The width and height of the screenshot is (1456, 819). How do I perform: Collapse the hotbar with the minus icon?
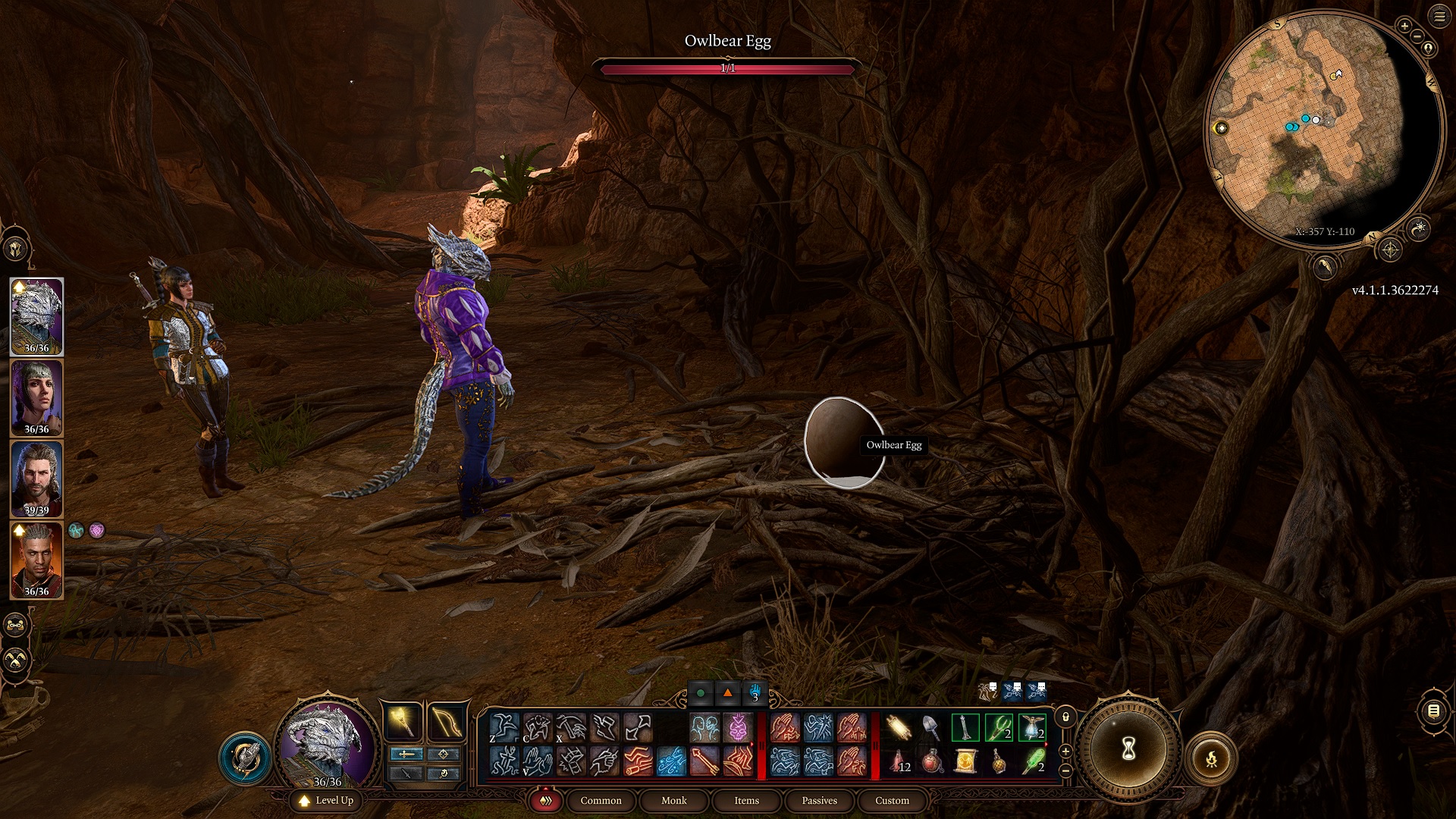(1066, 770)
